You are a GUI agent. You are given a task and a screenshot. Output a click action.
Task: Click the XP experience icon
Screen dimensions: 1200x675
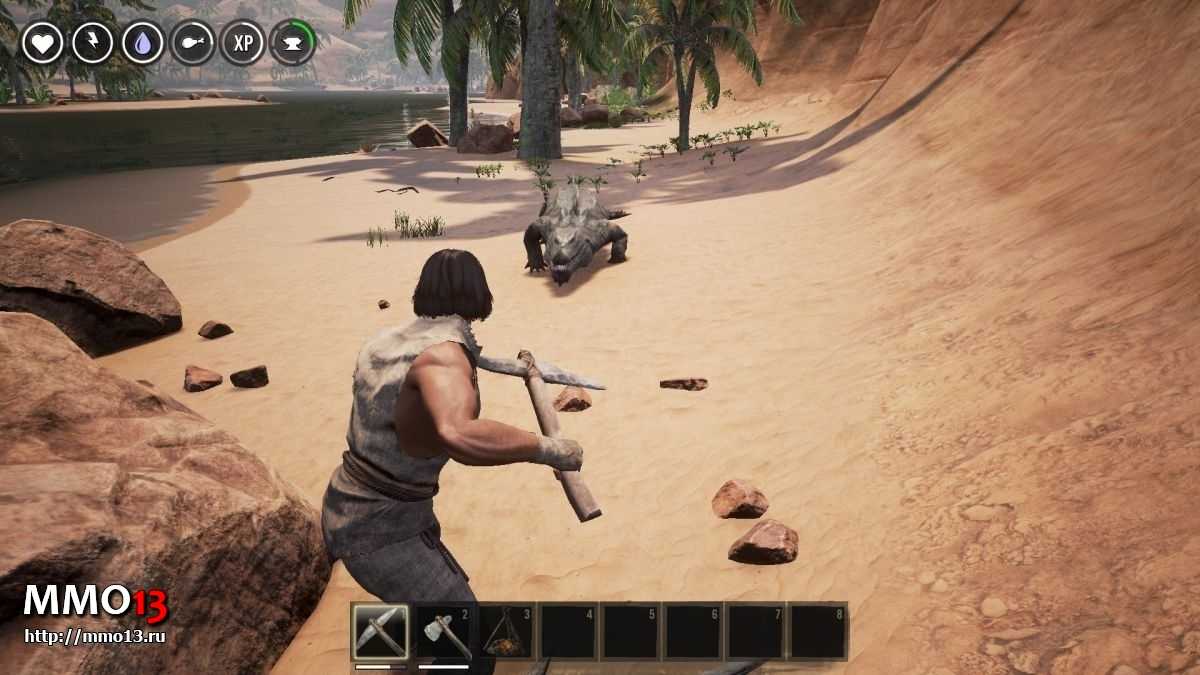tap(242, 43)
